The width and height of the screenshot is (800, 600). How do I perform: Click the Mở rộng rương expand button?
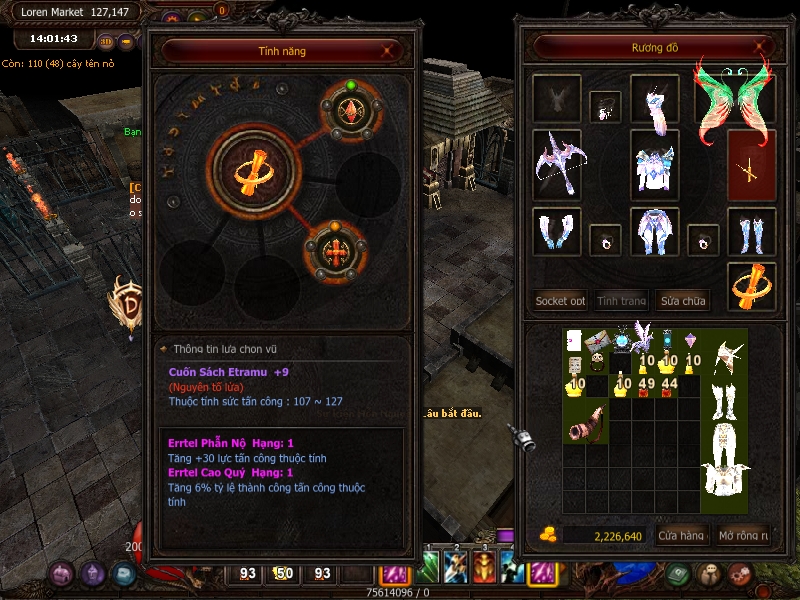[x=744, y=536]
